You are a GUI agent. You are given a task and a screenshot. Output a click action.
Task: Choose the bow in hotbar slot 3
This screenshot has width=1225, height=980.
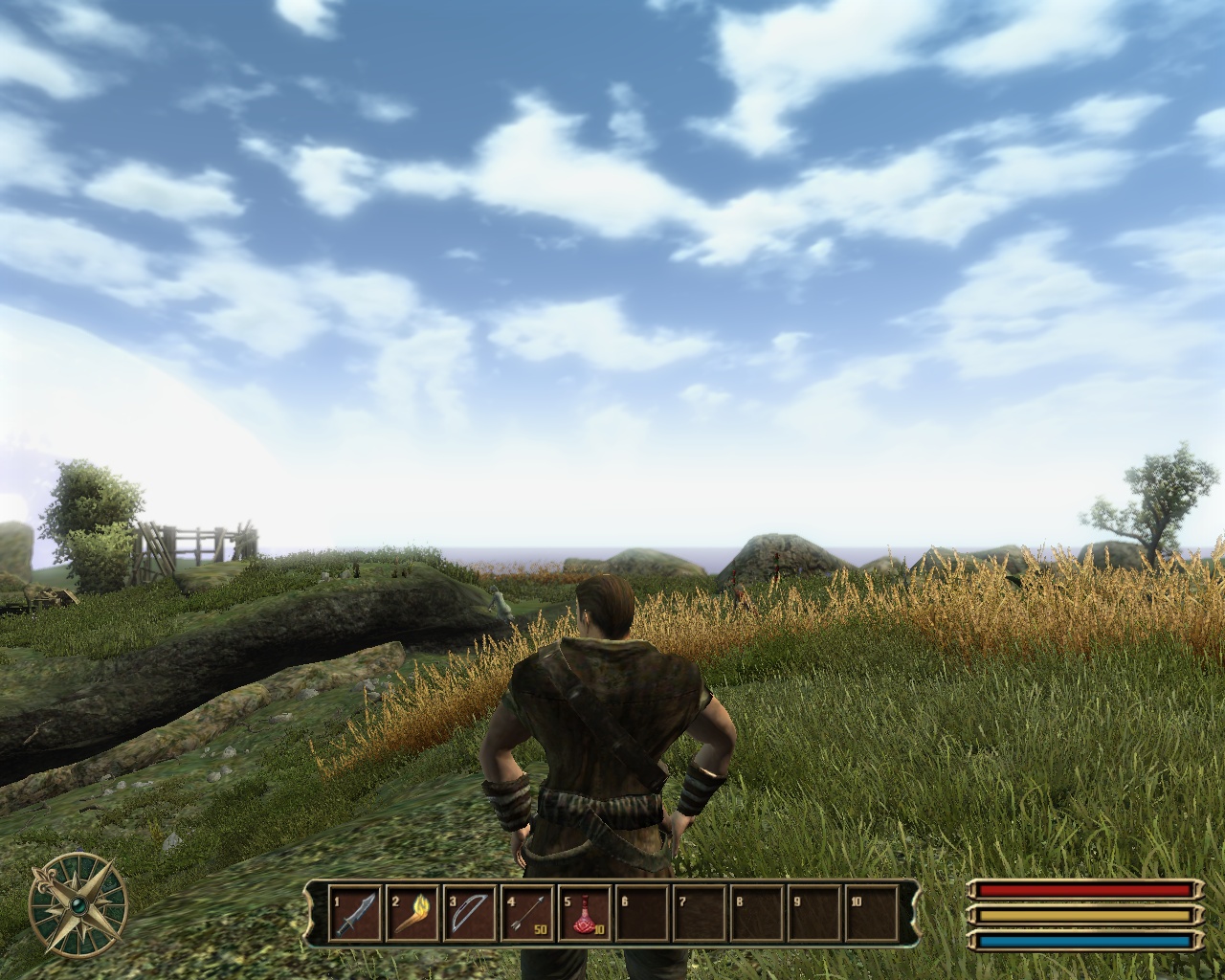(470, 914)
